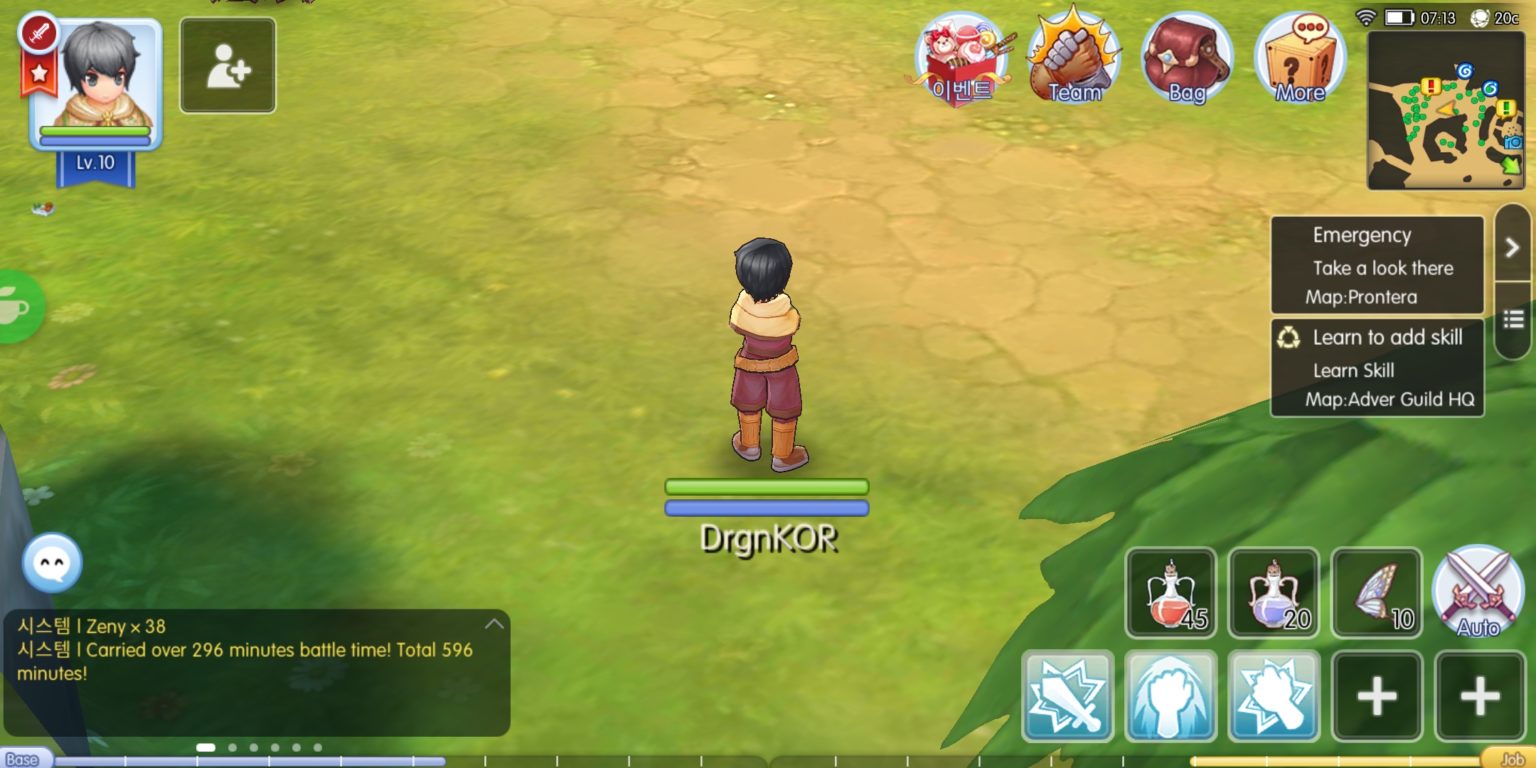The height and width of the screenshot is (768, 1536).
Task: Open the More options menu
Action: [x=1300, y=62]
